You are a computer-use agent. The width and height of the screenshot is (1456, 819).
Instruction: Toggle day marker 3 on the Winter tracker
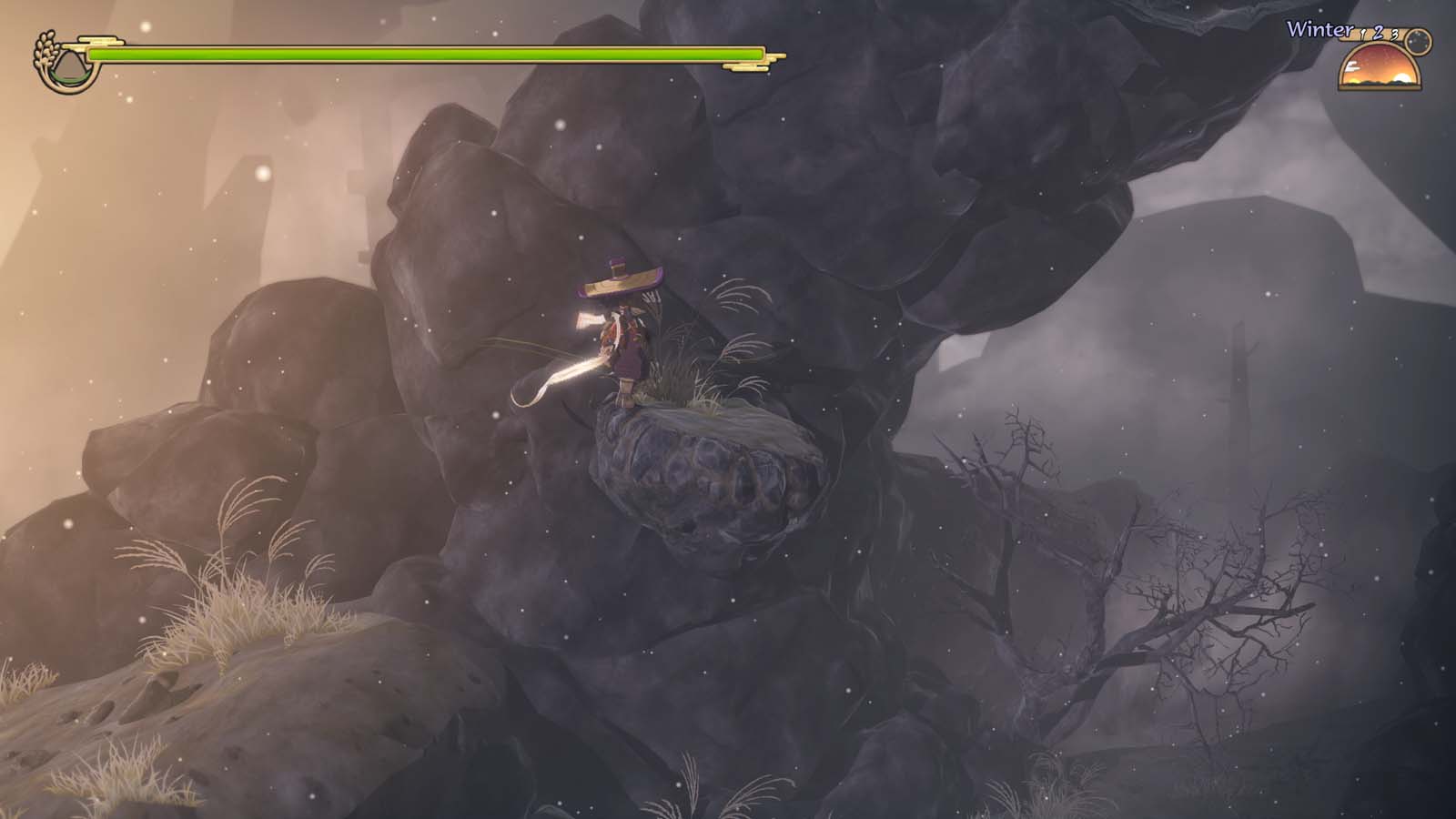coord(1394,35)
